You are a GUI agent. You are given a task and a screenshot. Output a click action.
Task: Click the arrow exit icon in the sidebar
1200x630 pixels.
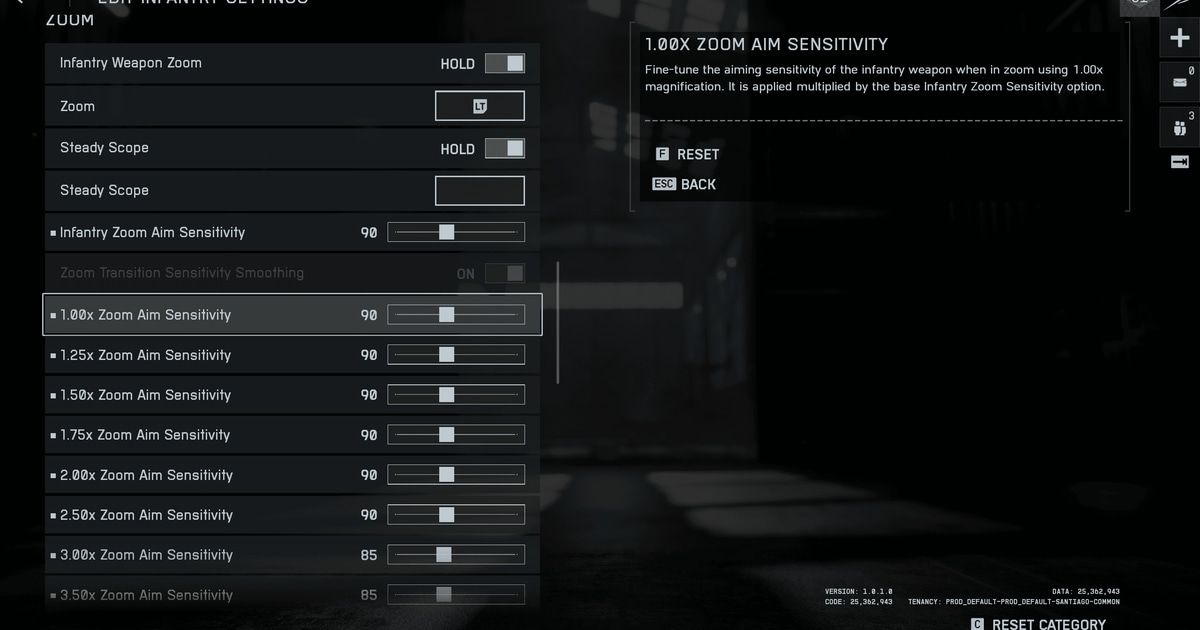tap(1179, 162)
